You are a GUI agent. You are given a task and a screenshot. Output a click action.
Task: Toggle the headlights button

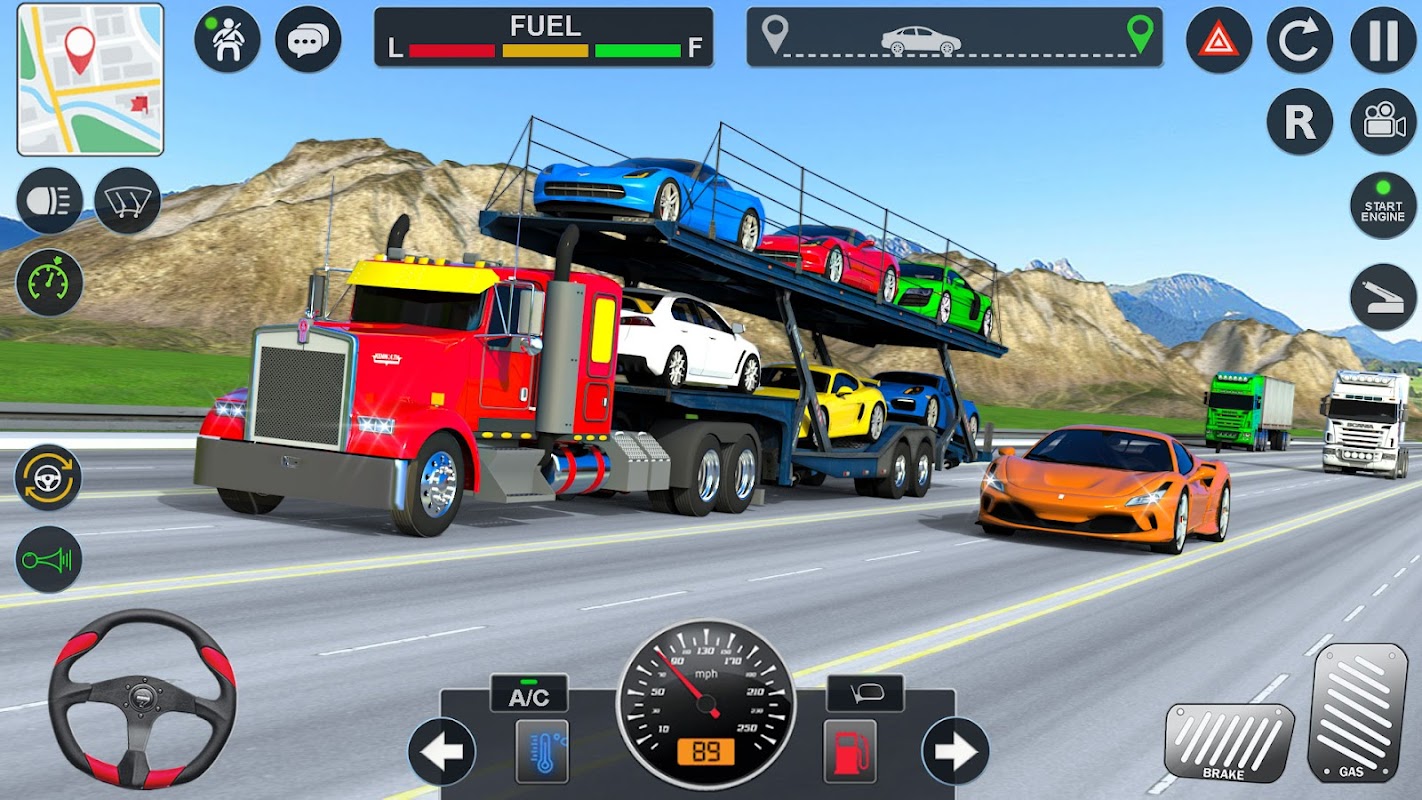coord(49,201)
